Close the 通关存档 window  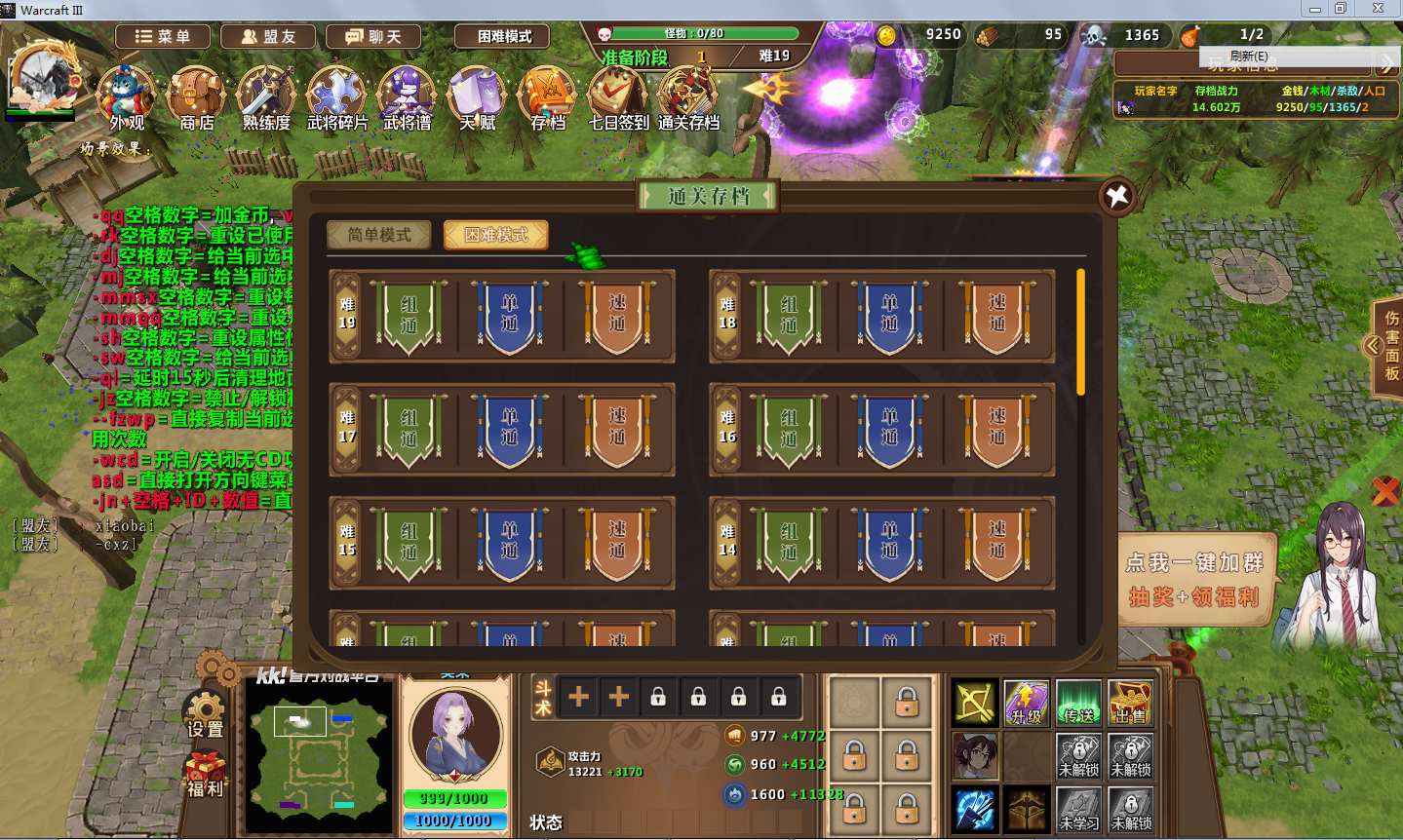tap(1117, 196)
